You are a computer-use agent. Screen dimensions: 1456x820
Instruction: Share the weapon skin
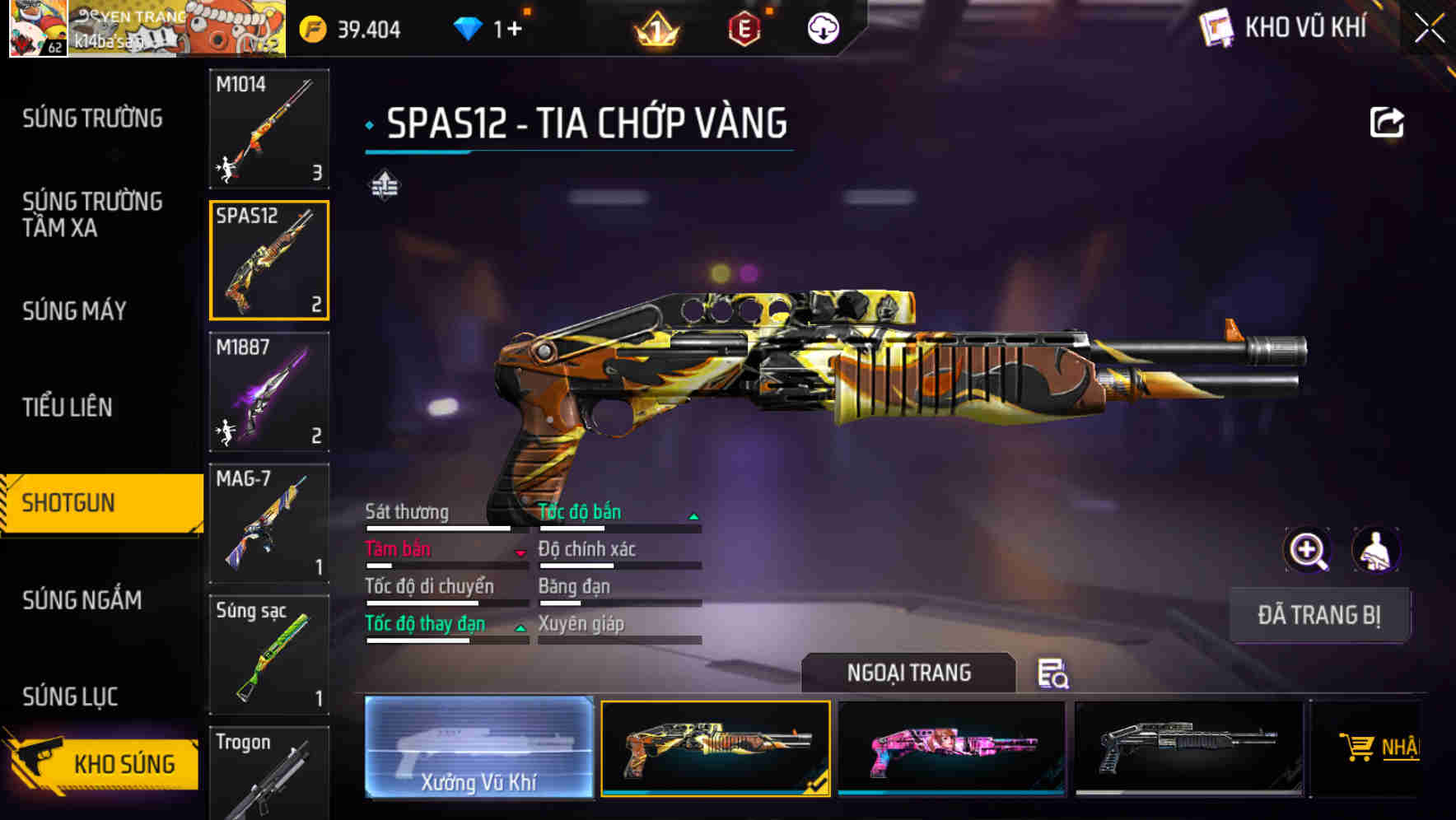click(x=1387, y=123)
